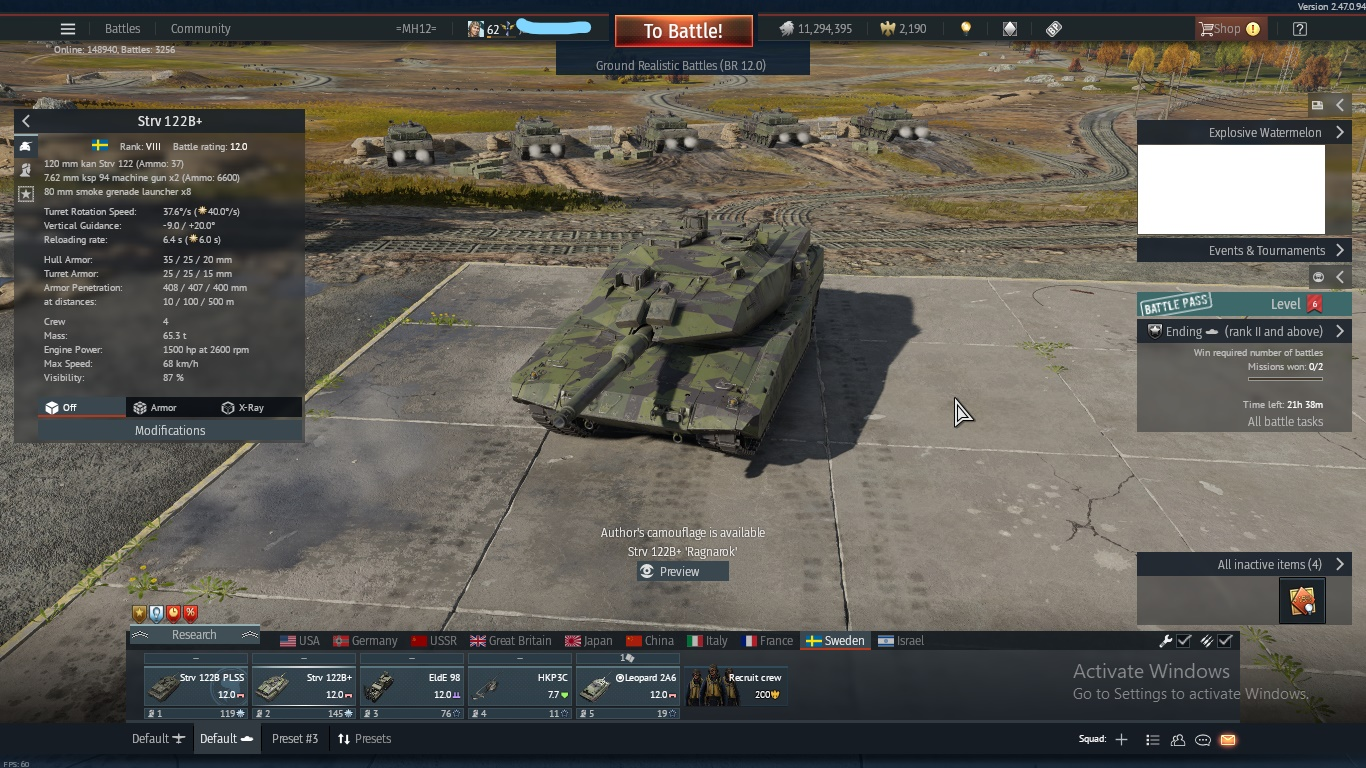
Task: Select the Strv 122B PLSS crew slot
Action: click(x=196, y=686)
